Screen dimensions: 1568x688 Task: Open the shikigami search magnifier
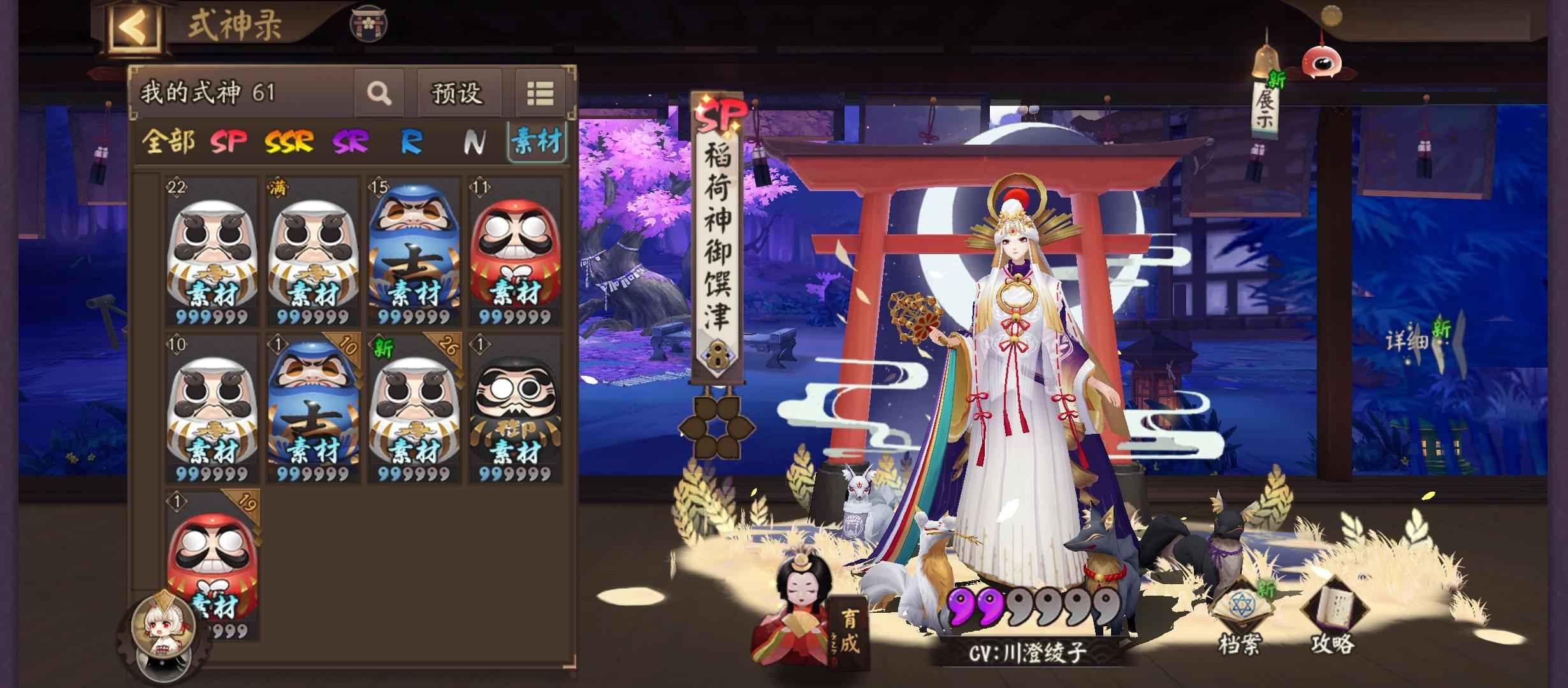point(379,94)
